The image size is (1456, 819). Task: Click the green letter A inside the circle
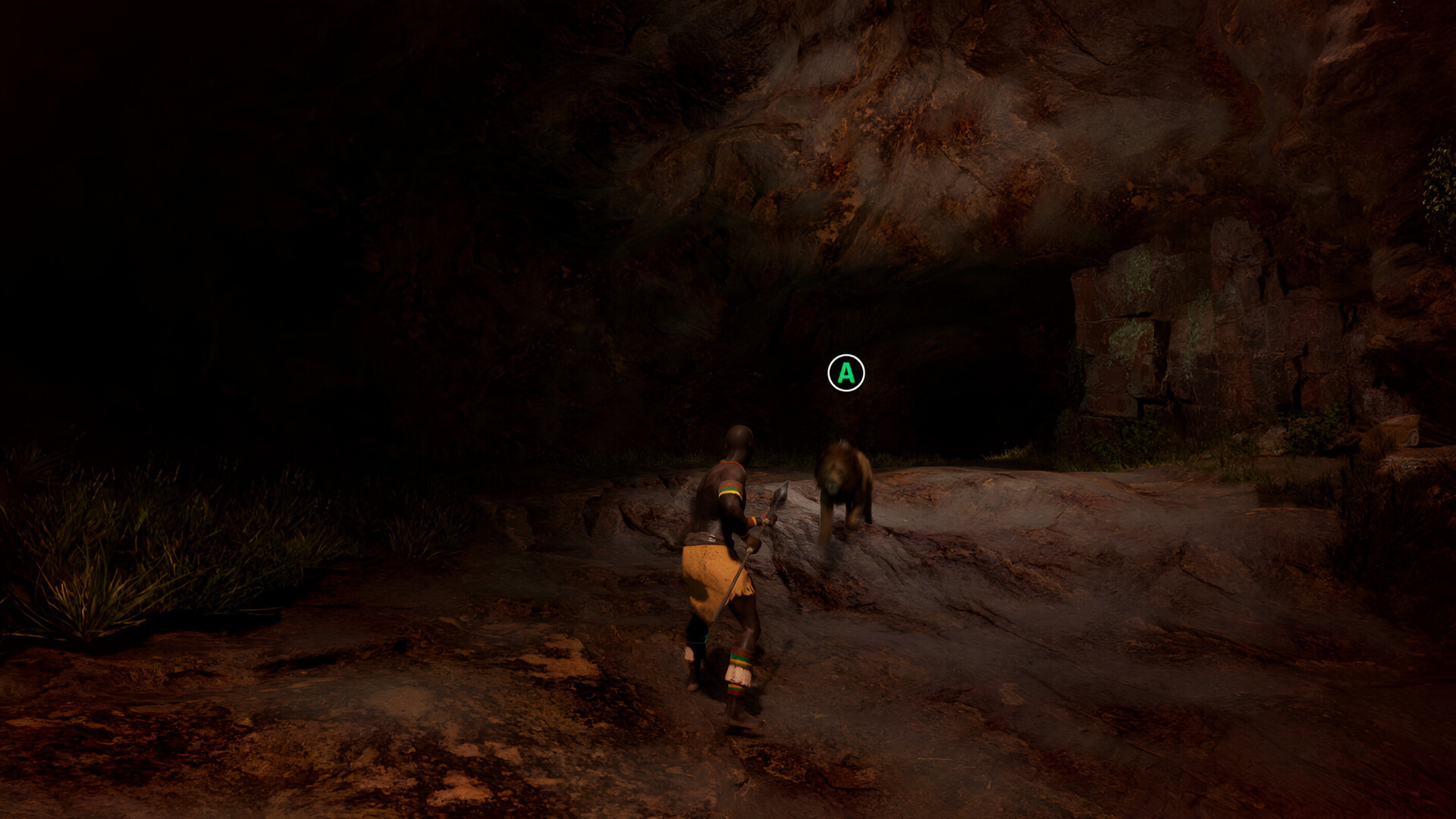pos(846,372)
